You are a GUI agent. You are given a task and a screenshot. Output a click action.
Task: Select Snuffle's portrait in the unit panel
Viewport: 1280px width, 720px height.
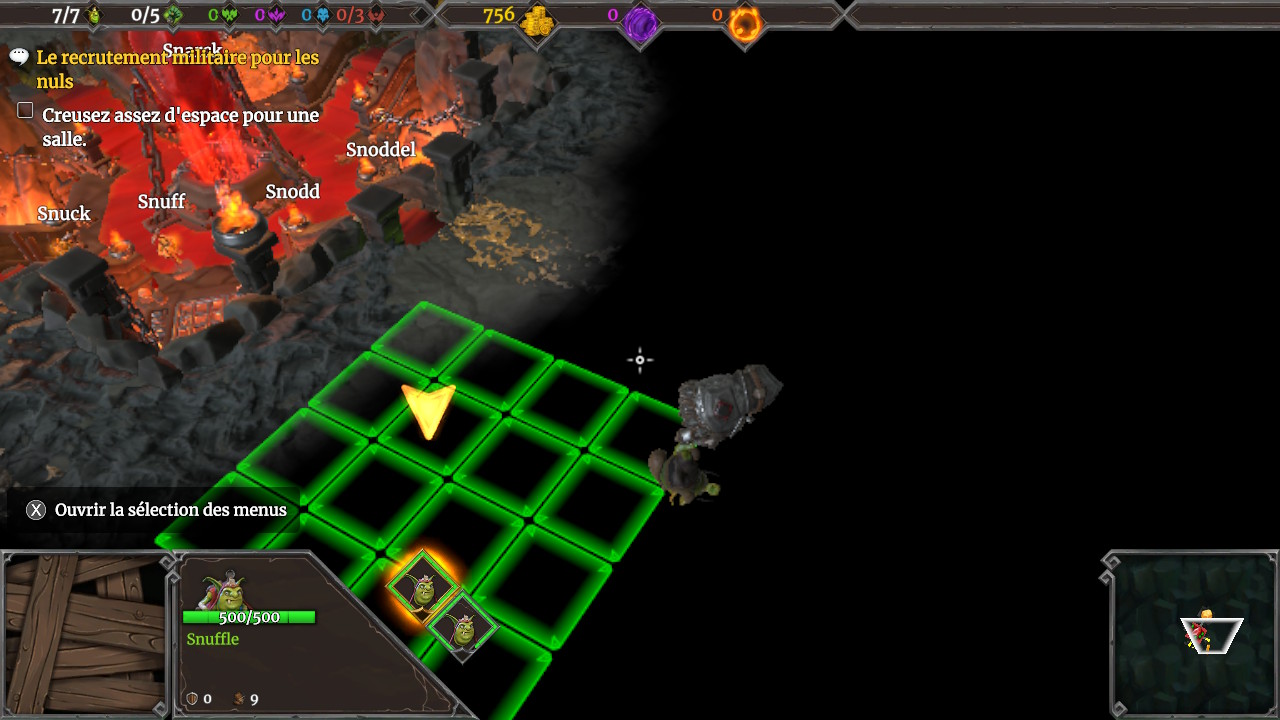pyautogui.click(x=226, y=591)
